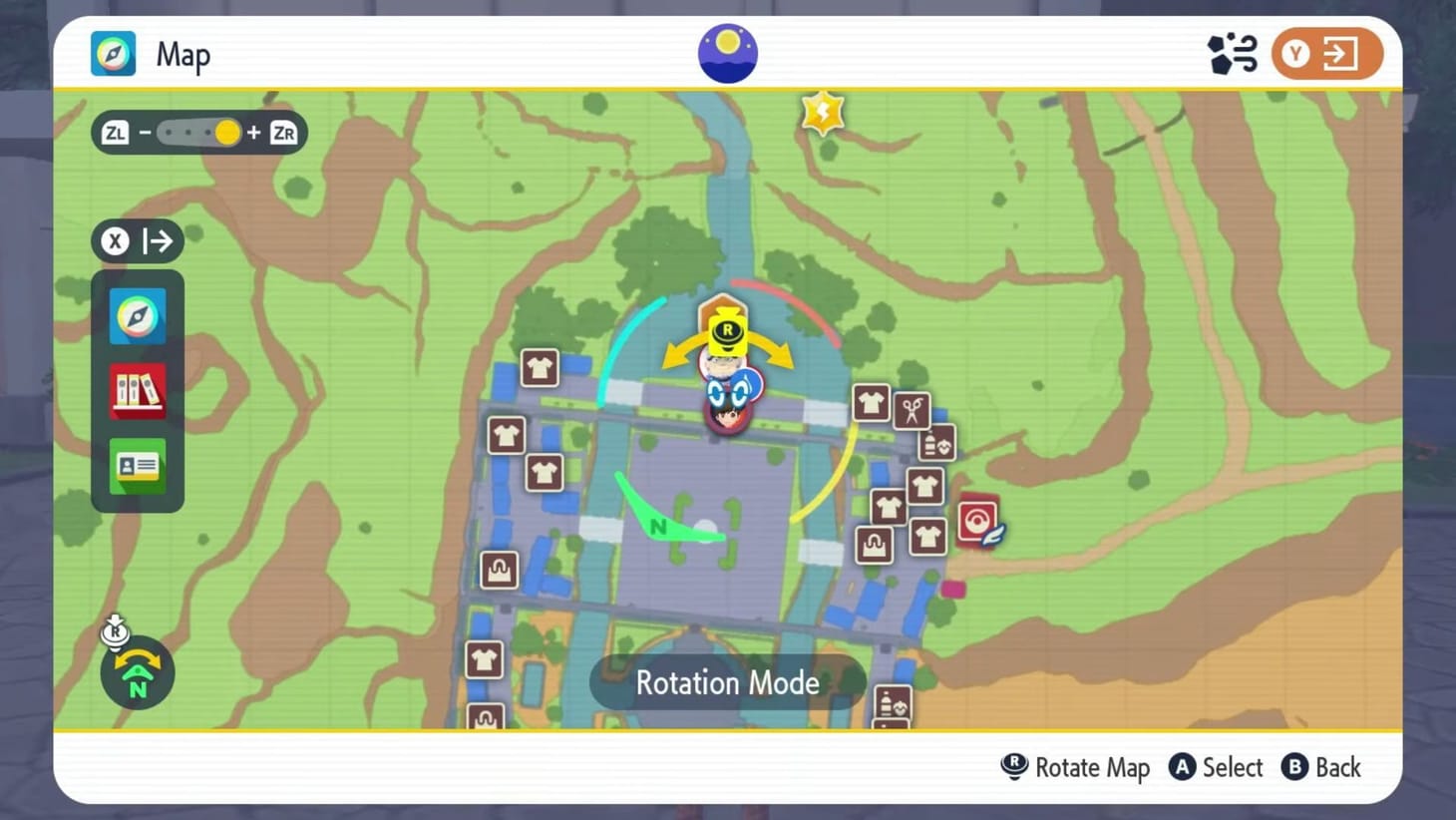Collapse the sidebar with the X arrow control
The height and width of the screenshot is (820, 1456).
click(x=138, y=240)
